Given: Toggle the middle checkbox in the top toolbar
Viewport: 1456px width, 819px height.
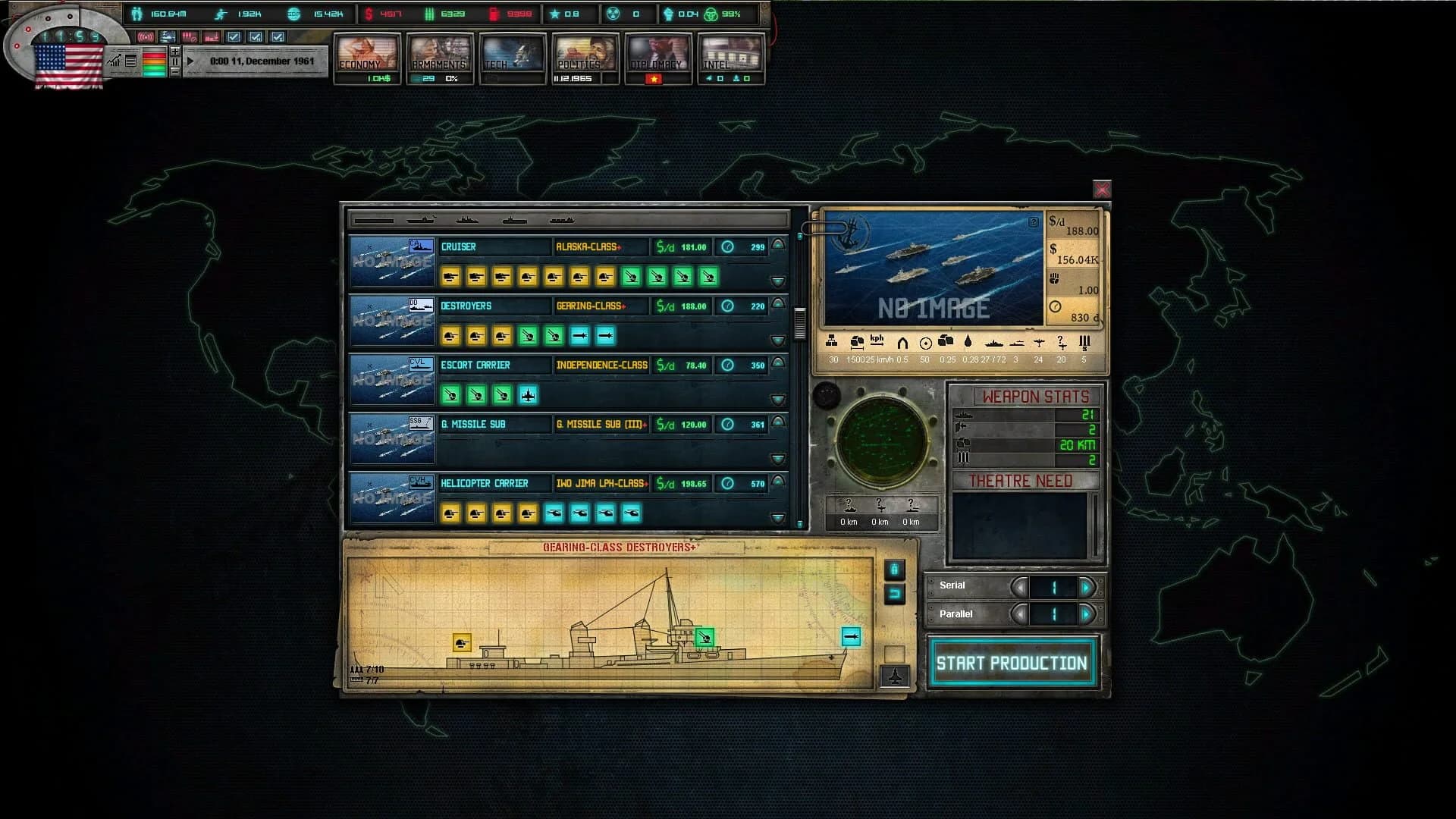Looking at the screenshot, I should [x=256, y=36].
